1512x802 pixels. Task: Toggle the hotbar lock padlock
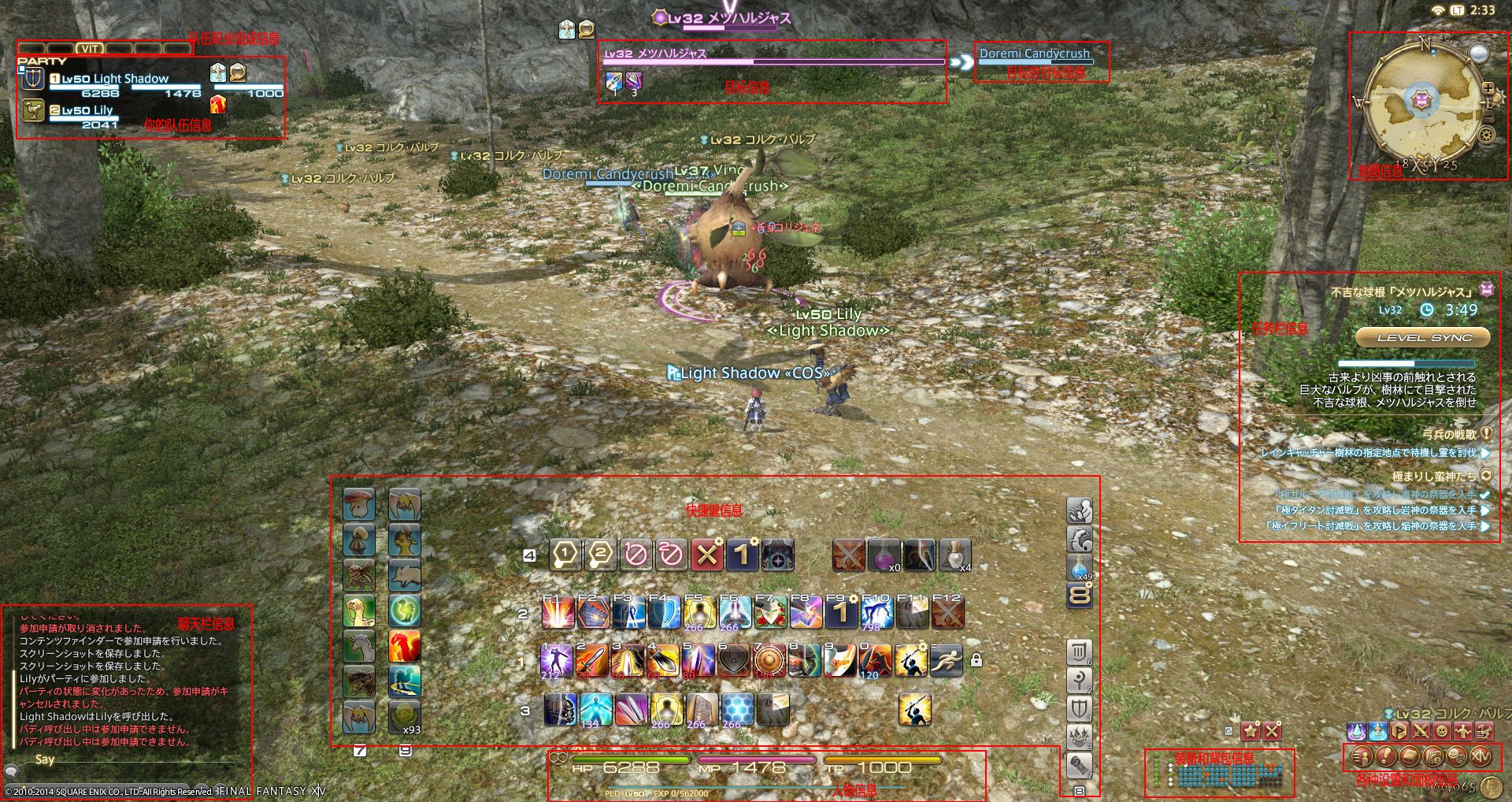point(978,660)
